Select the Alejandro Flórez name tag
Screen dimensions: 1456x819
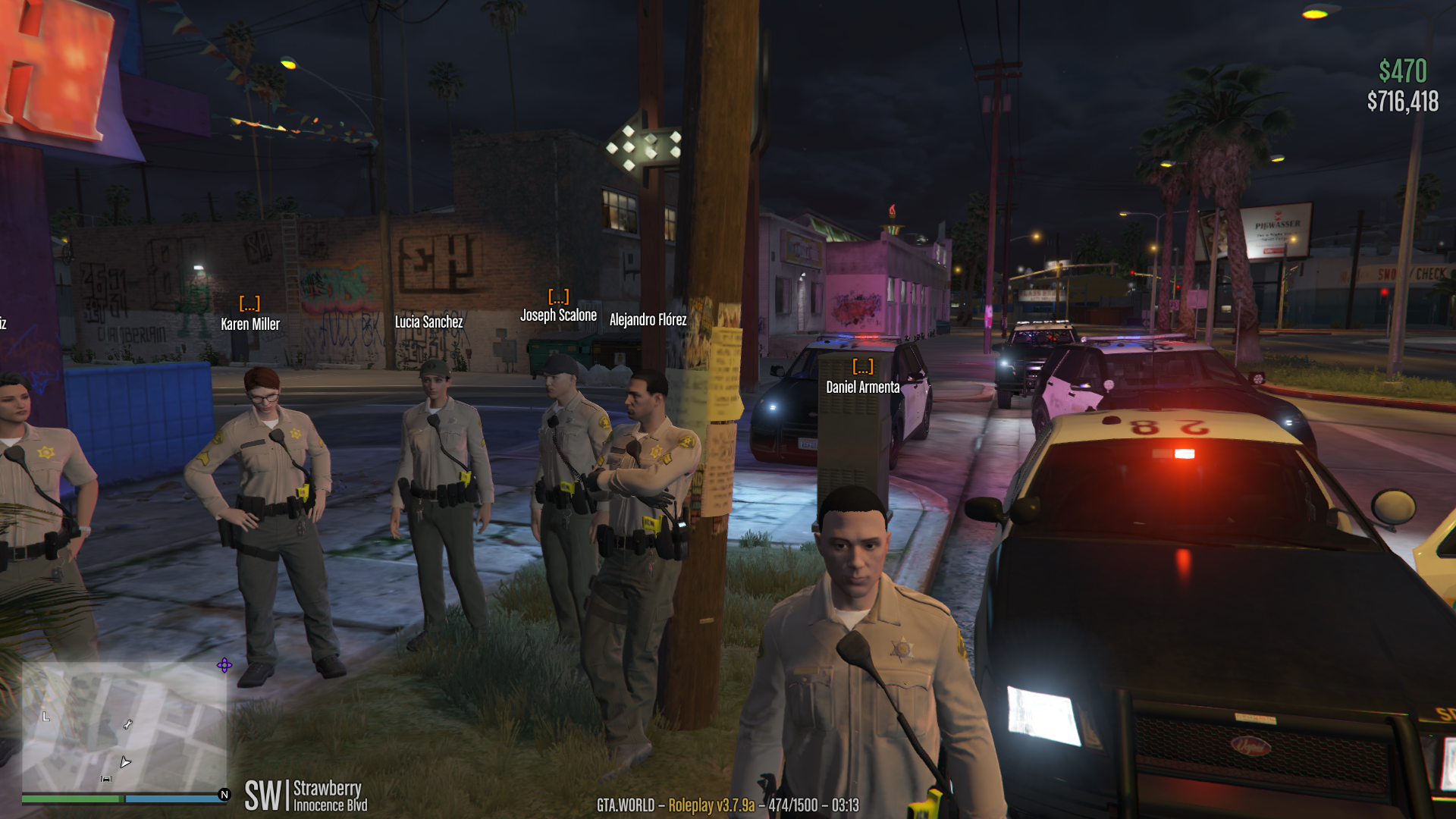(648, 320)
